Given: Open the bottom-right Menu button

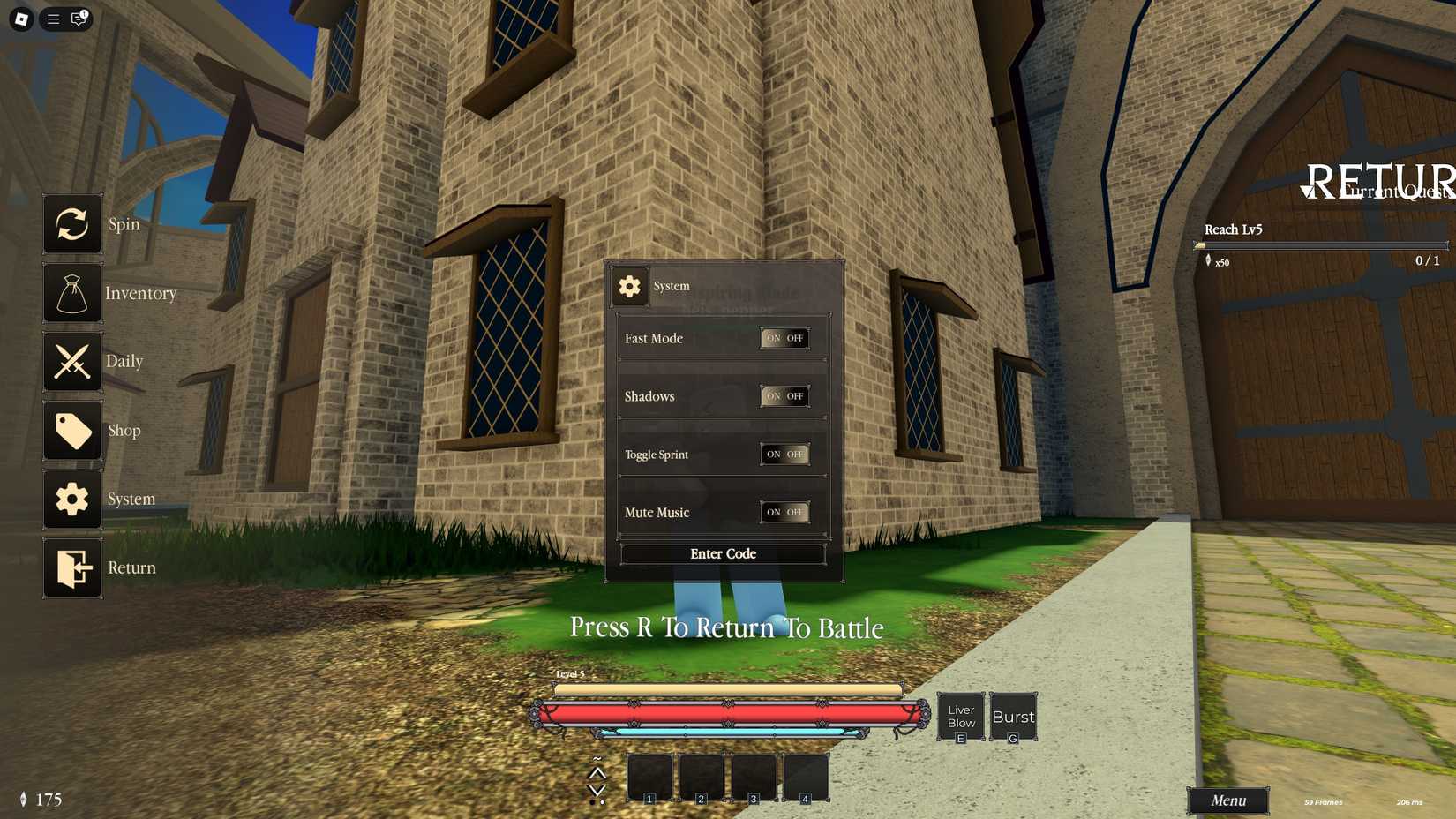Looking at the screenshot, I should tap(1227, 800).
